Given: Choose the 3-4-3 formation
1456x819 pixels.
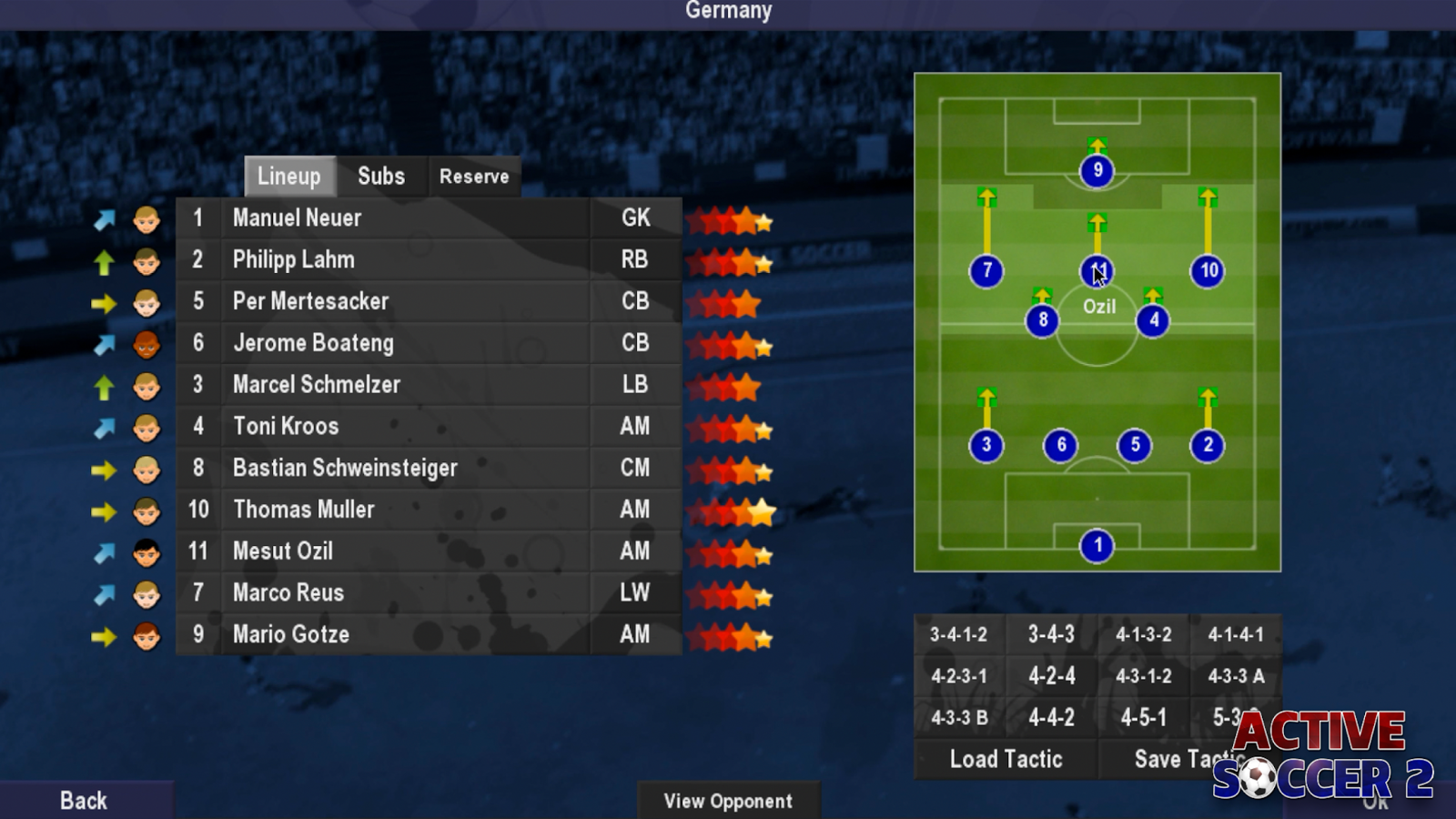Looking at the screenshot, I should (1051, 633).
